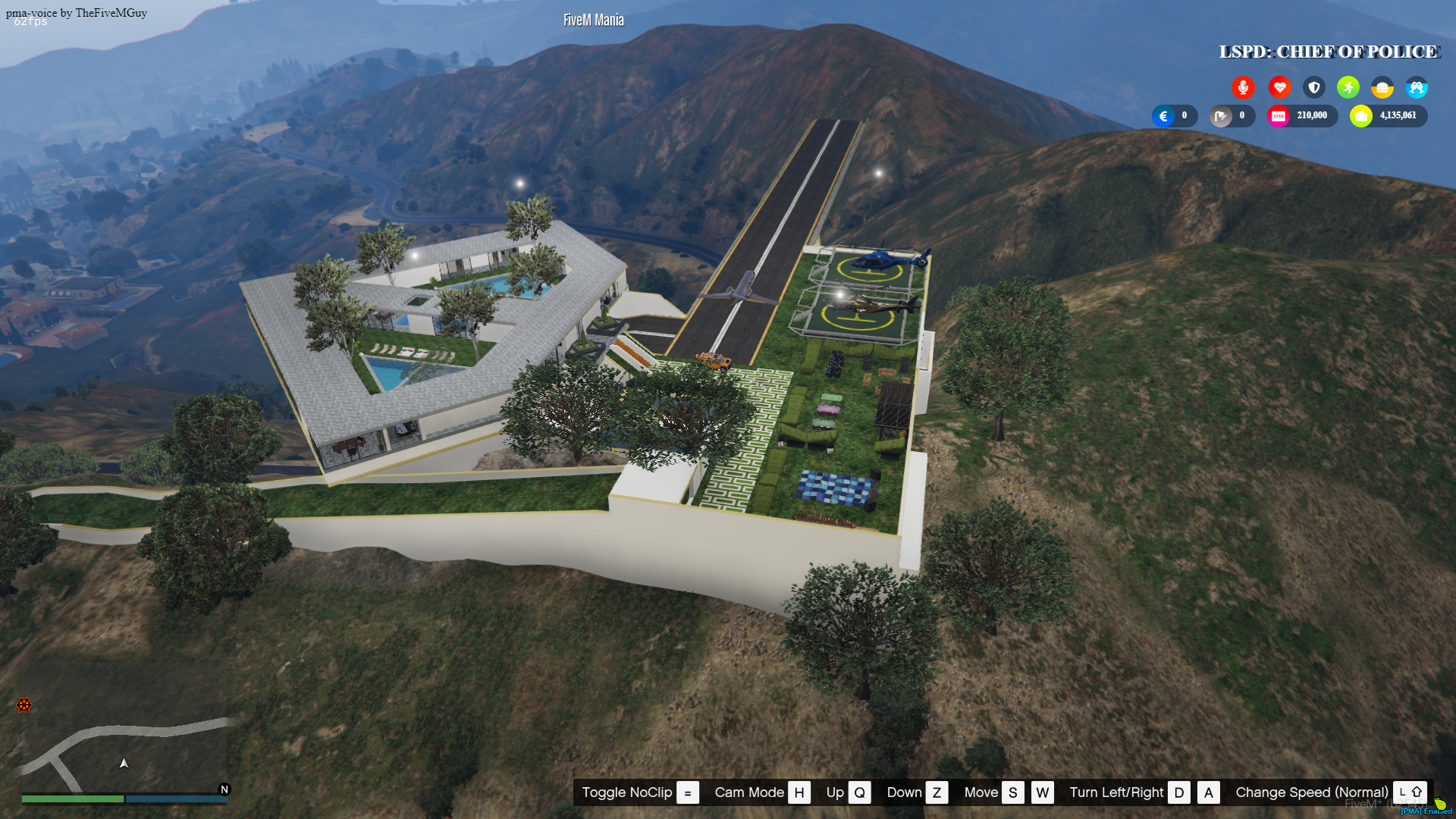
Task: Click the green health bar under the minimap
Action: coord(74,799)
